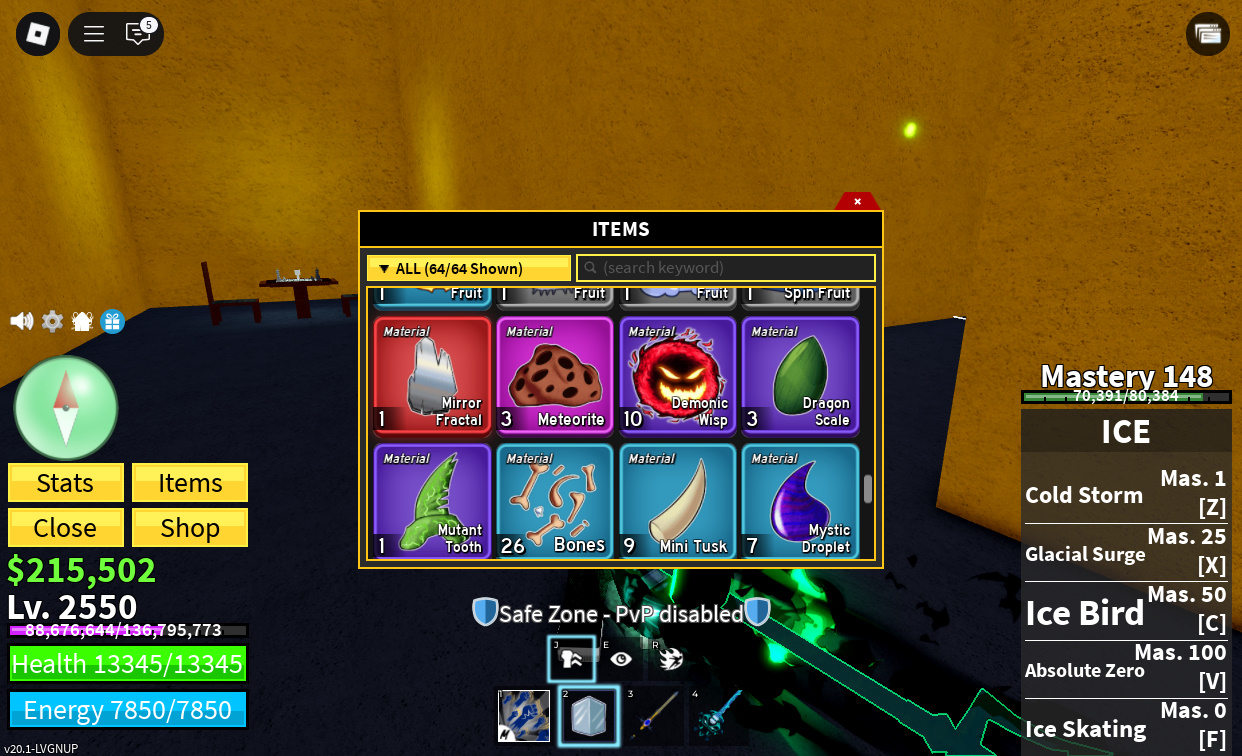Select the Meteorite material
This screenshot has width=1242, height=756.
pos(555,376)
